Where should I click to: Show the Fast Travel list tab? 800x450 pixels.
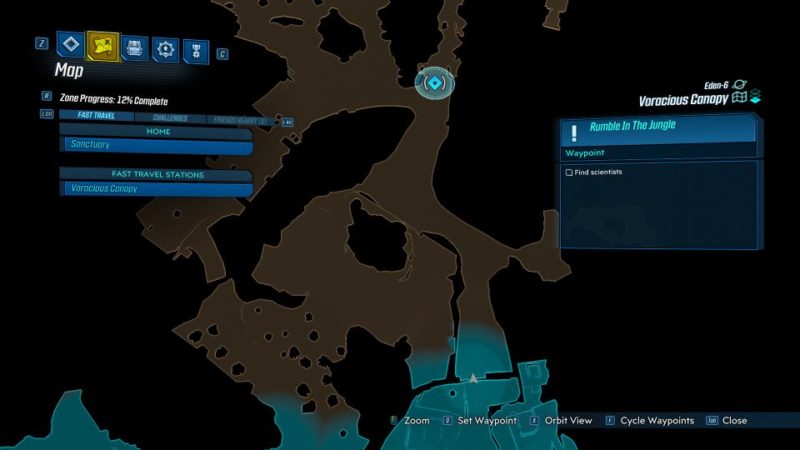pyautogui.click(x=96, y=116)
